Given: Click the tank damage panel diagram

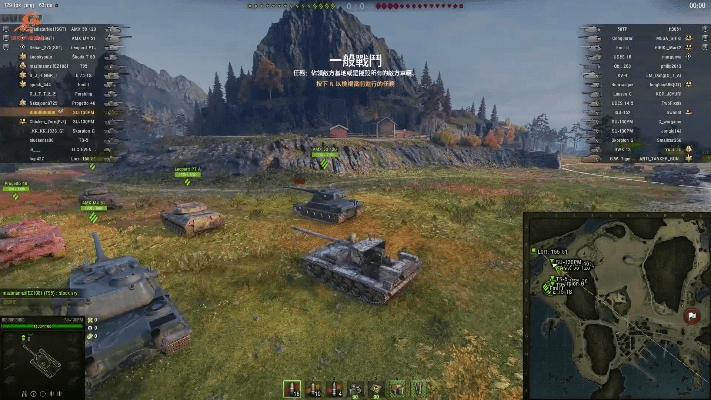Looking at the screenshot, I should pyautogui.click(x=42, y=358).
